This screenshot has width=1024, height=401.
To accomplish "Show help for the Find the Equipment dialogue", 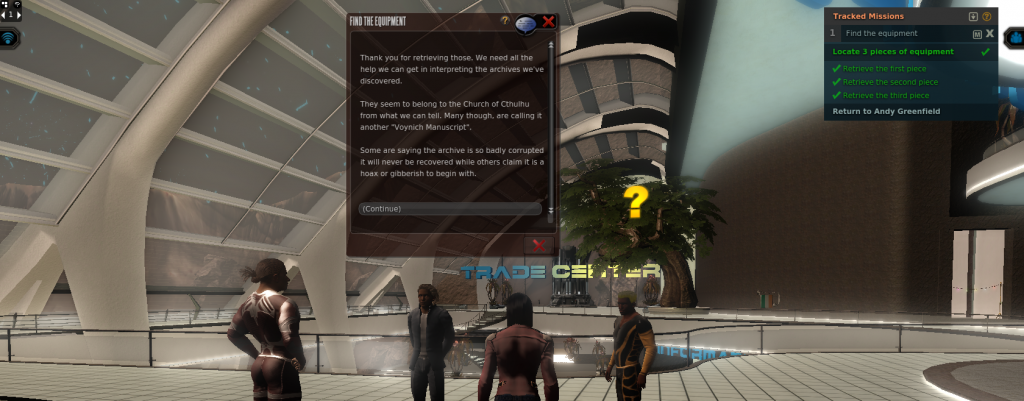I will (505, 20).
